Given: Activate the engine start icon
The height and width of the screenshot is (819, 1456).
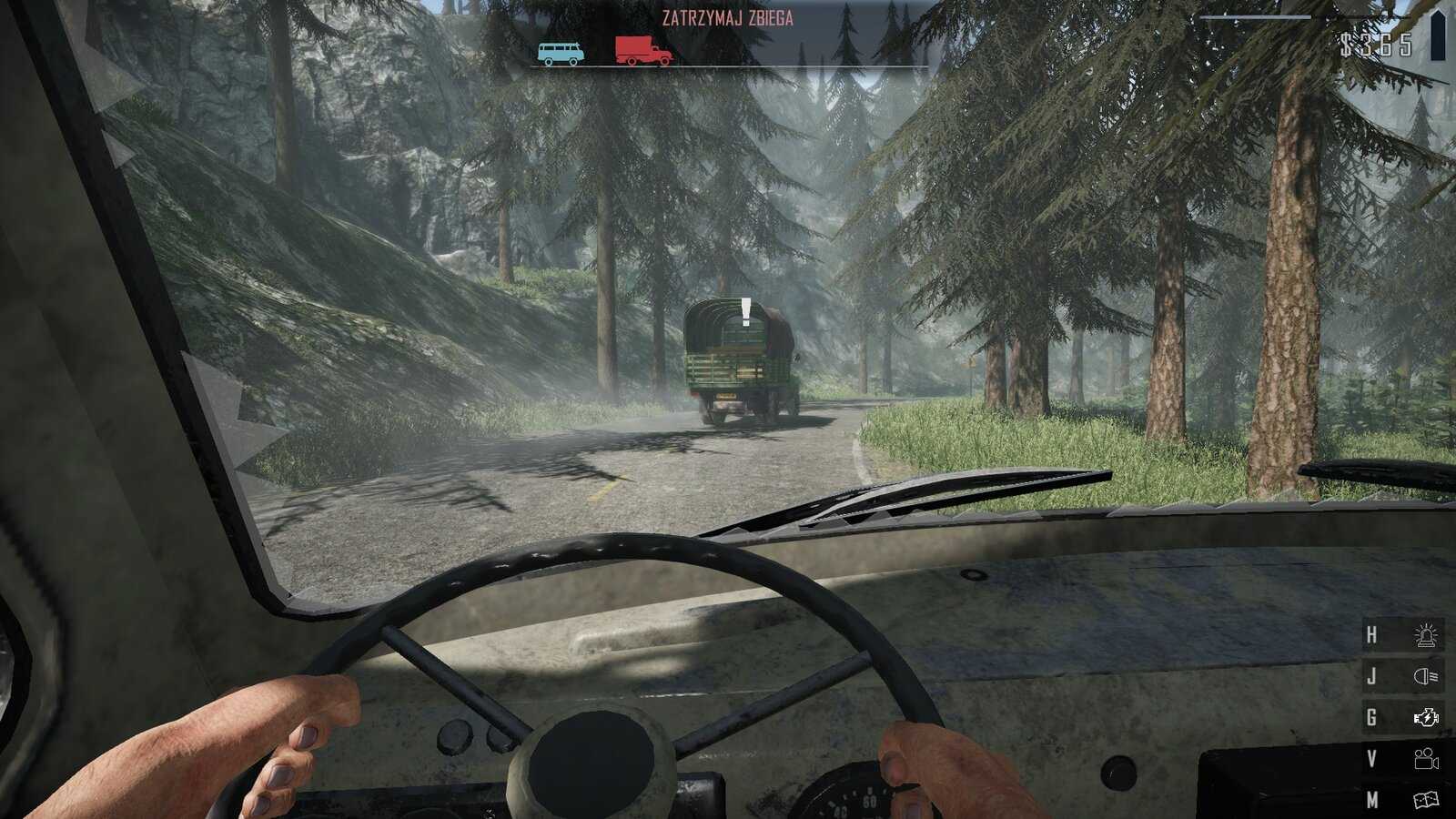Looking at the screenshot, I should click(x=1425, y=718).
